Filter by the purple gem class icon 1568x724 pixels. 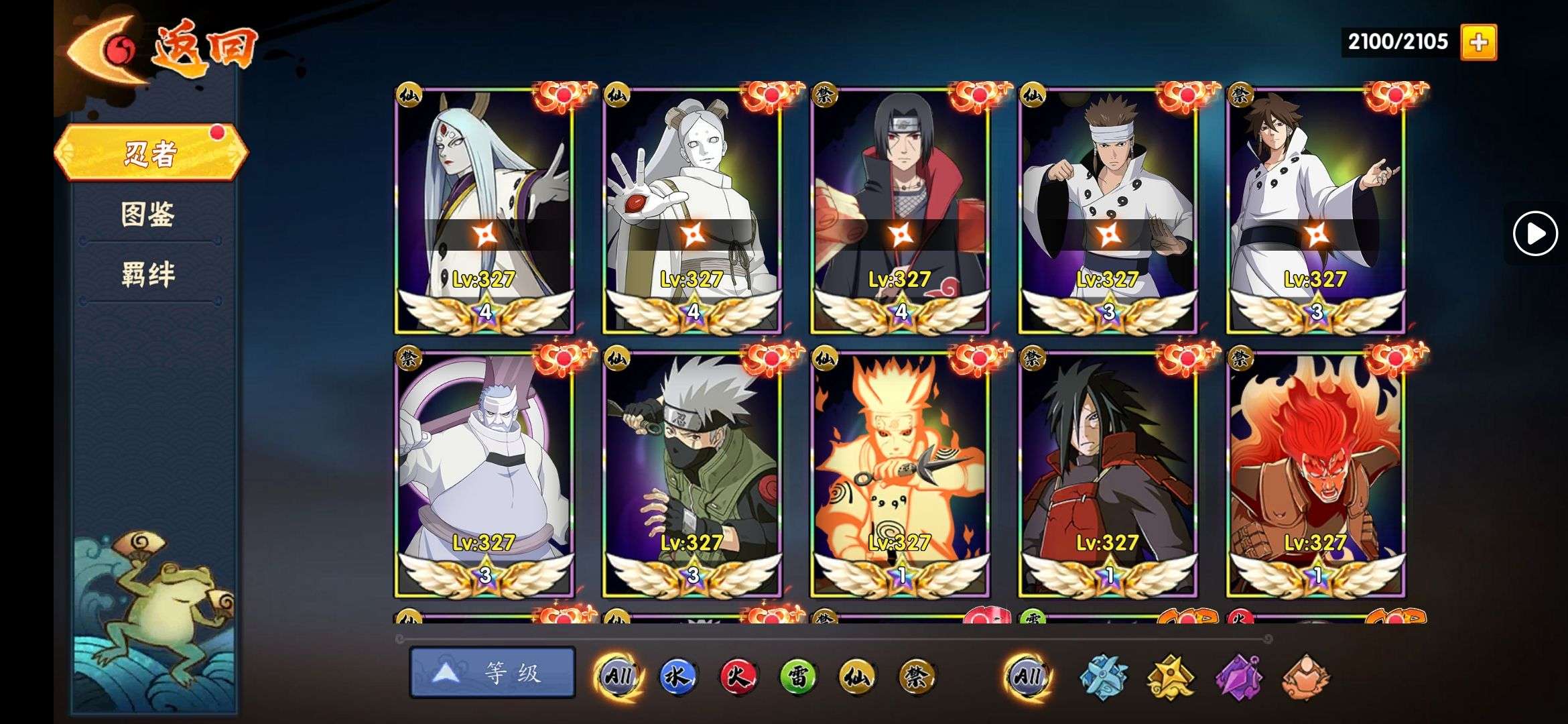[1239, 677]
